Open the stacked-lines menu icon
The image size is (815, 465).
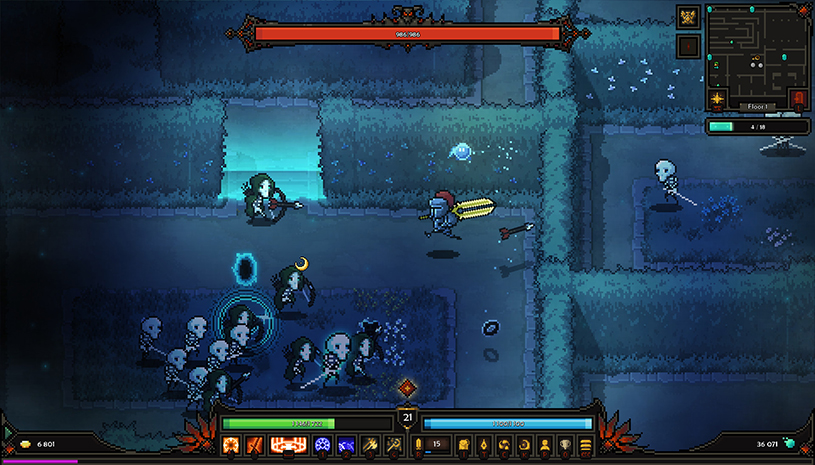pos(585,444)
